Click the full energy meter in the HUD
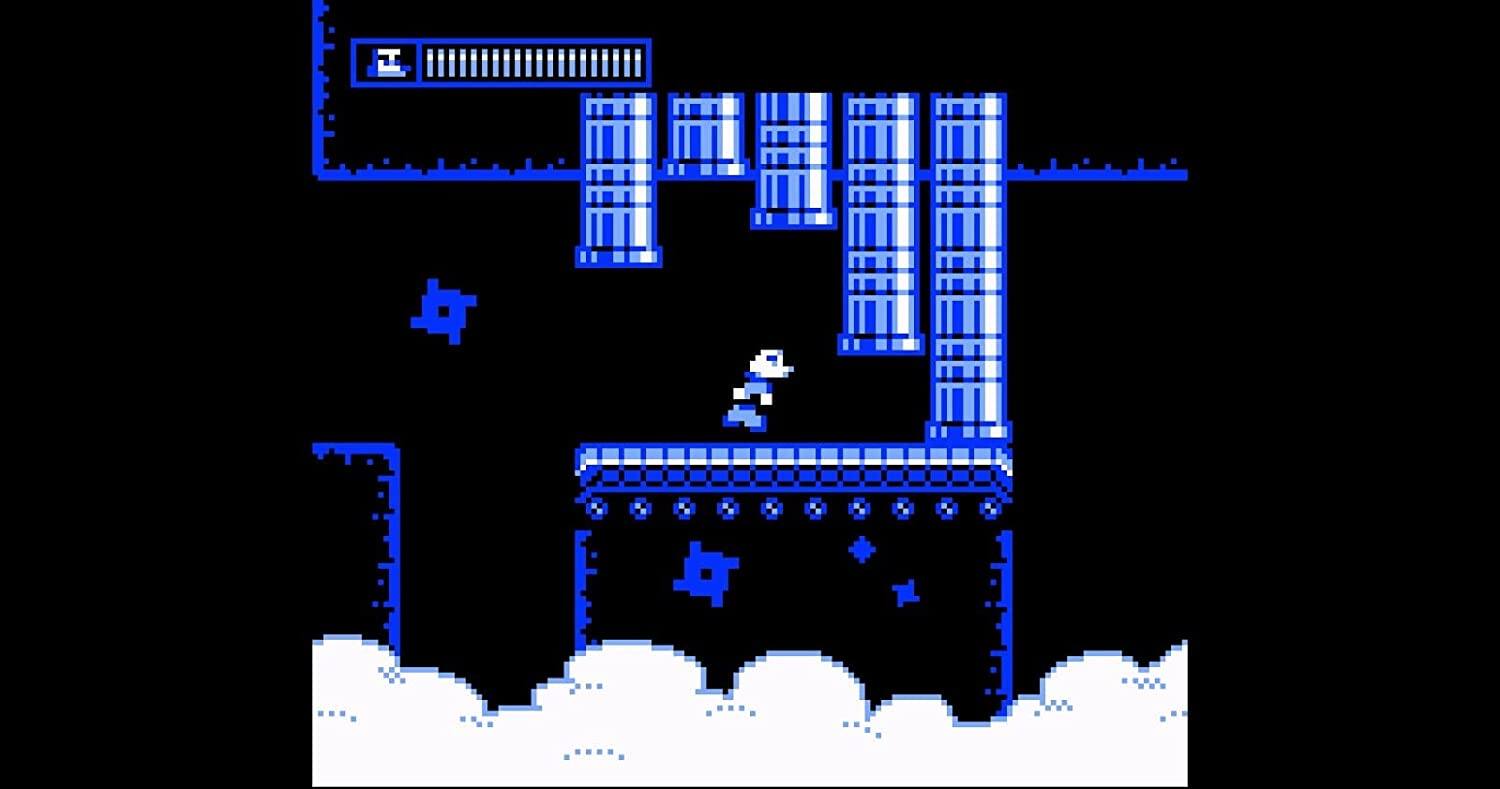 click(x=533, y=61)
